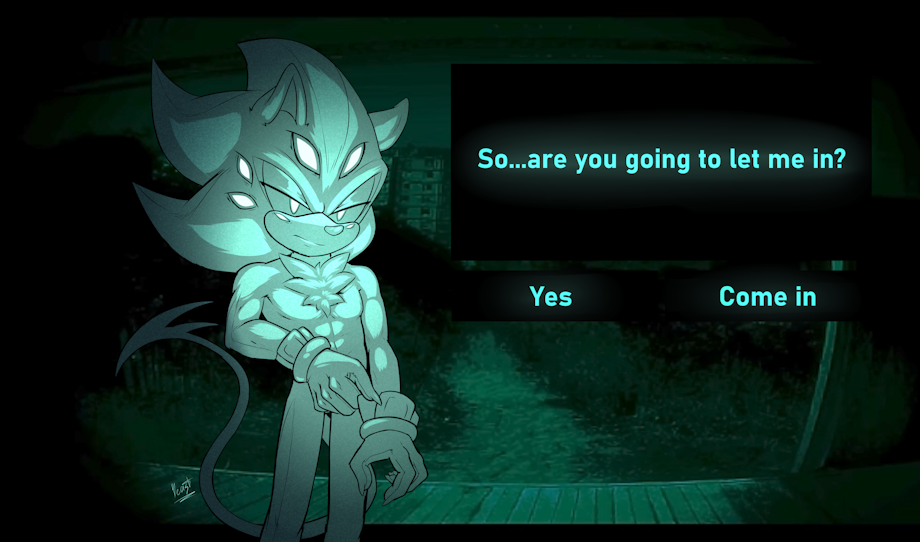The height and width of the screenshot is (542, 920).
Task: Select the "Come in" response option
Action: click(x=767, y=296)
